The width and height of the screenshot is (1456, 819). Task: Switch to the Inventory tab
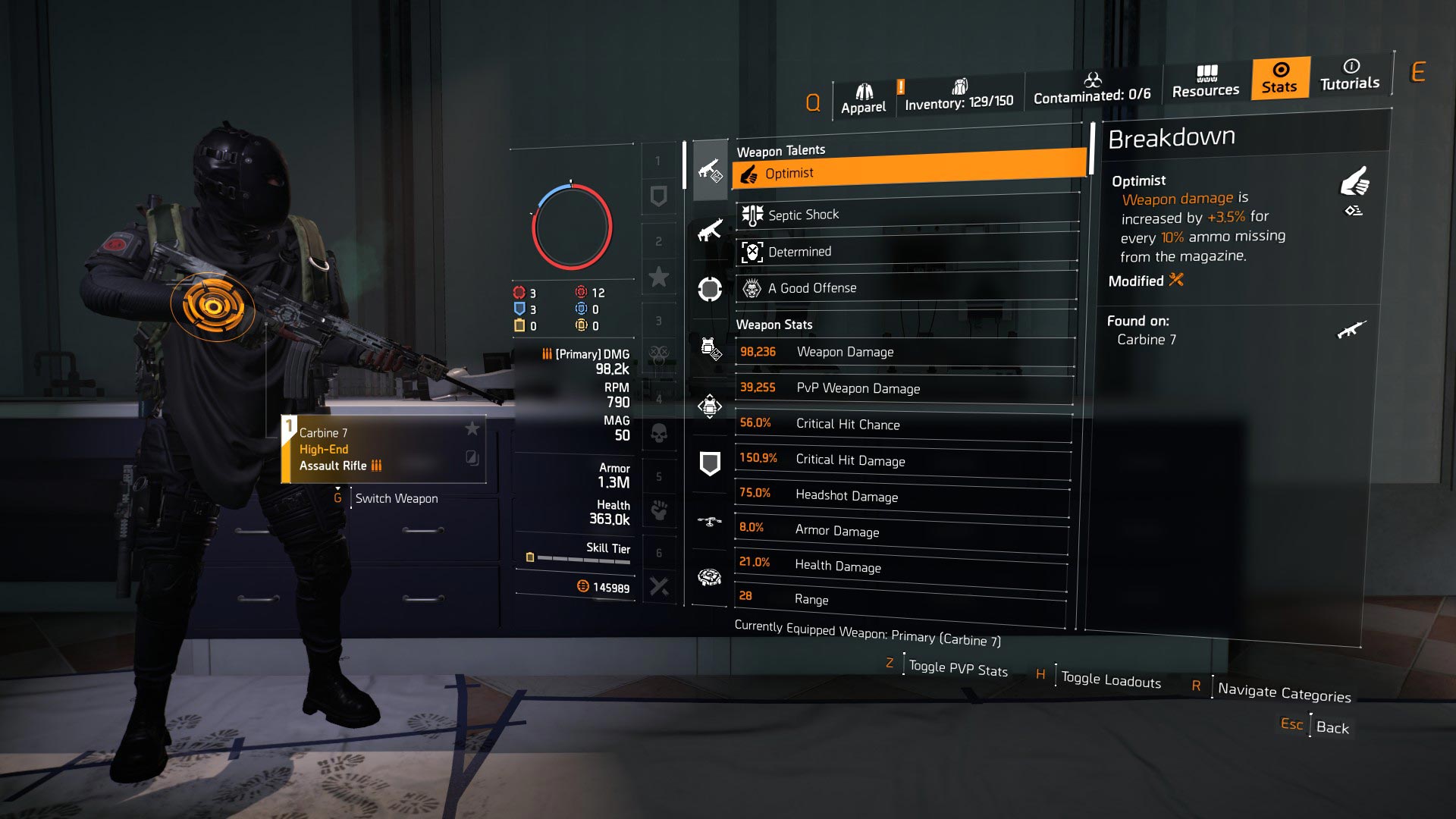point(960,93)
